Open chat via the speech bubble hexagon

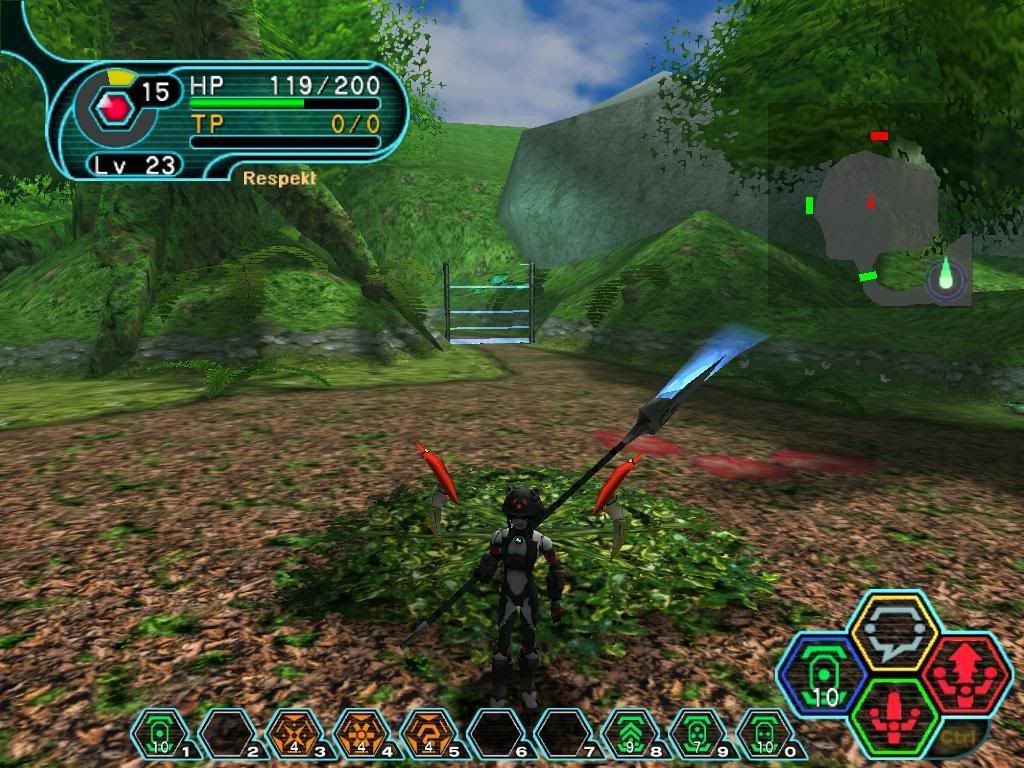pyautogui.click(x=892, y=632)
